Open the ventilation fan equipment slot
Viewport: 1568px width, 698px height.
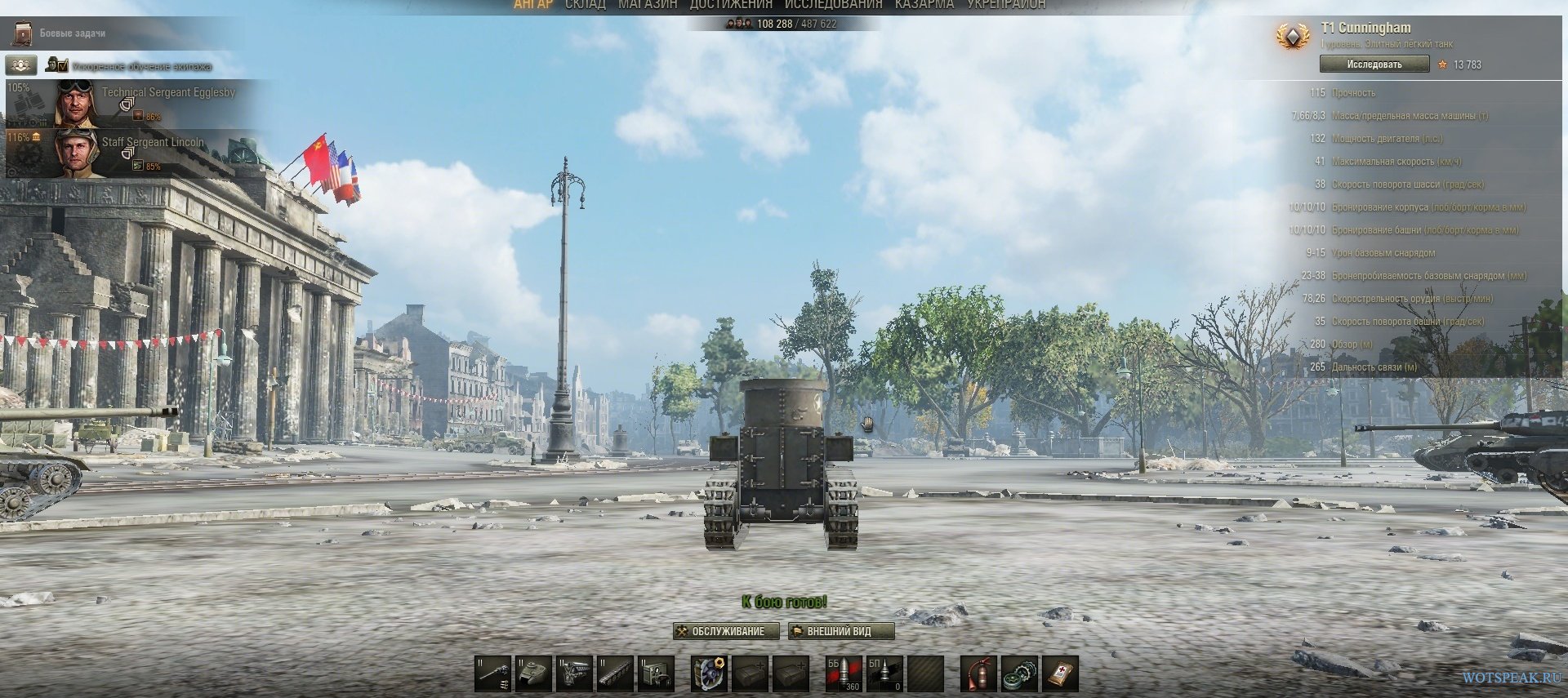pyautogui.click(x=708, y=674)
